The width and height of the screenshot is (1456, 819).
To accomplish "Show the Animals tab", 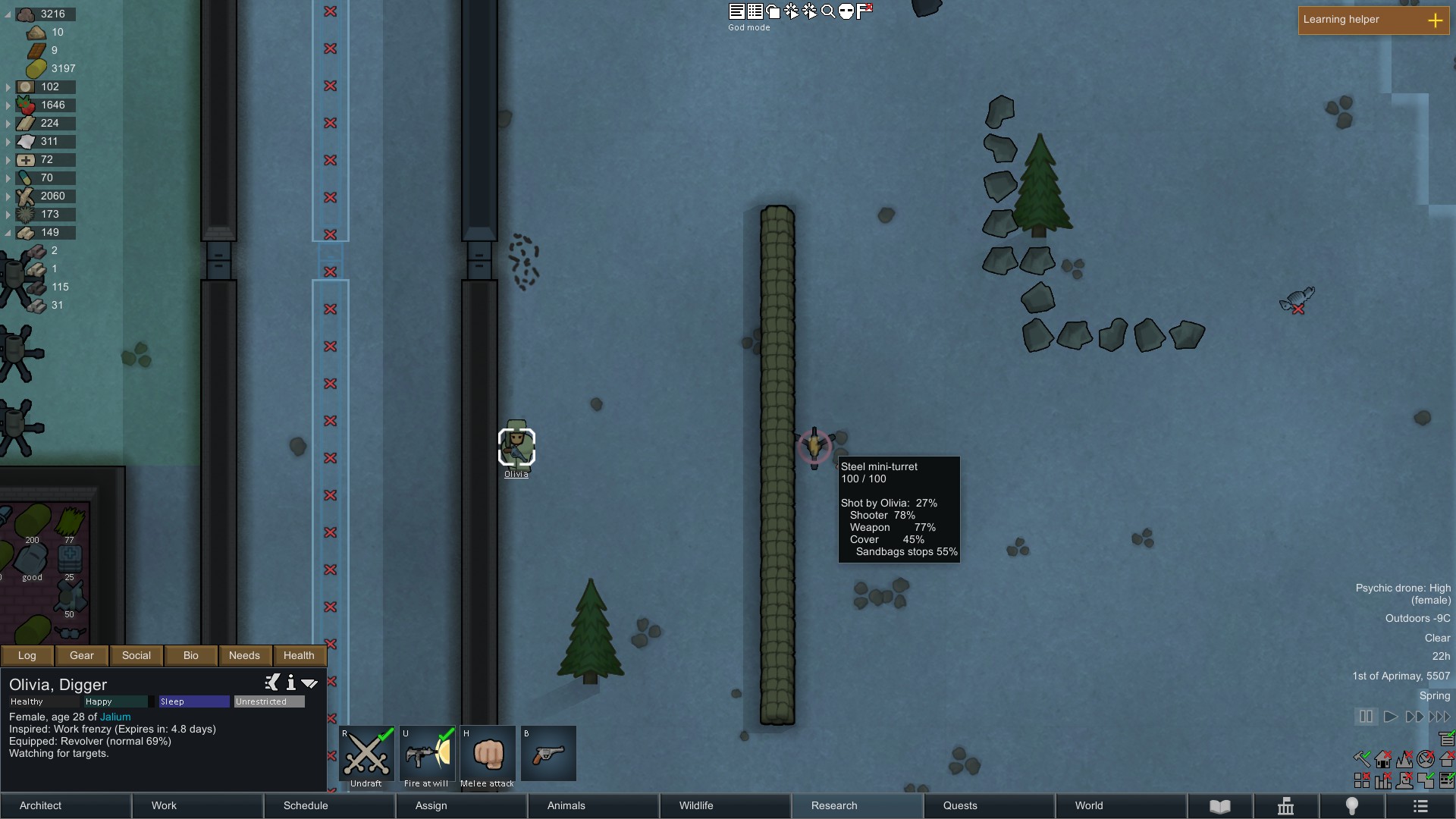I will click(x=594, y=805).
